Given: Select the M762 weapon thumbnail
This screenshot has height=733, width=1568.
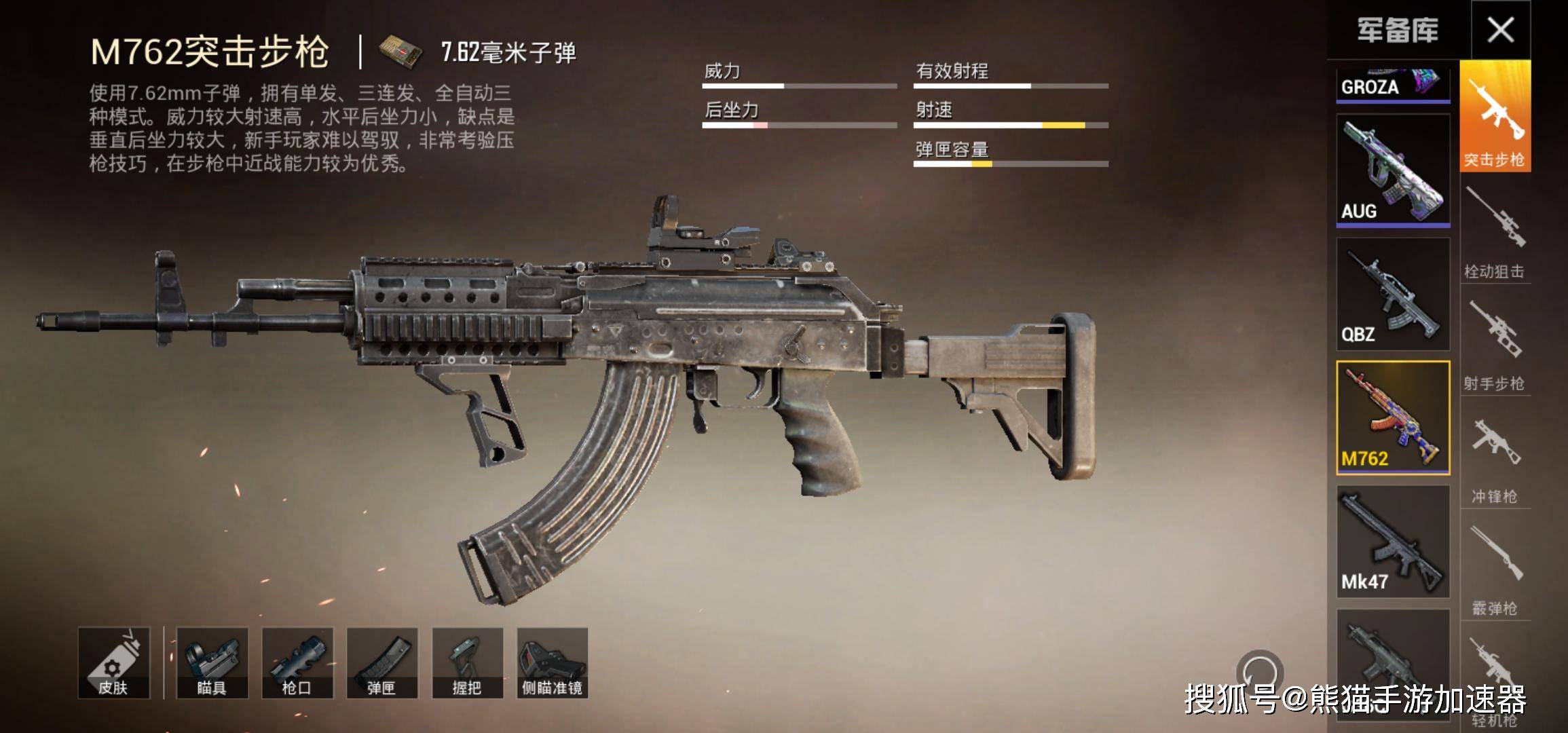Looking at the screenshot, I should (1393, 417).
